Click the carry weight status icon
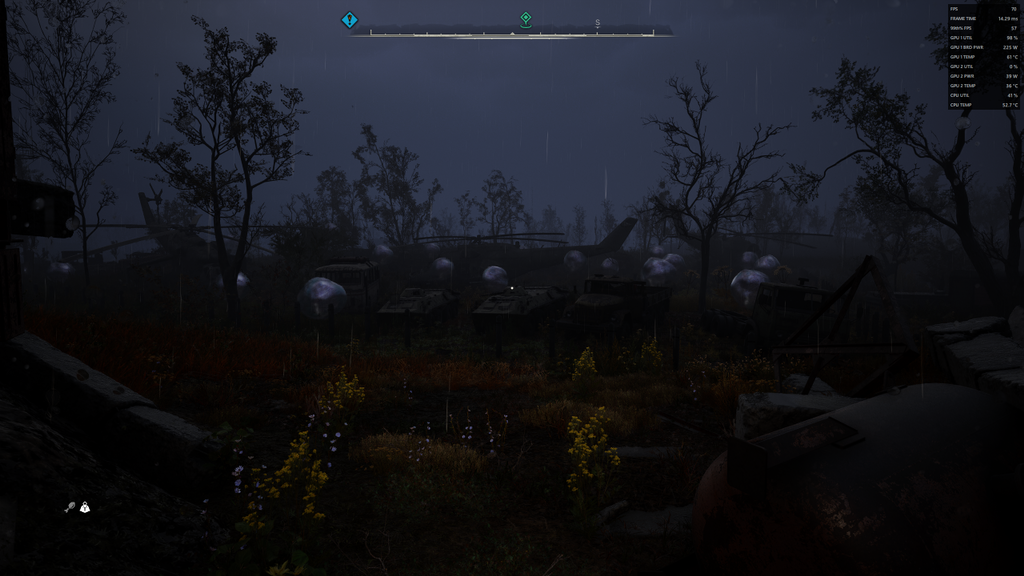 (x=85, y=507)
